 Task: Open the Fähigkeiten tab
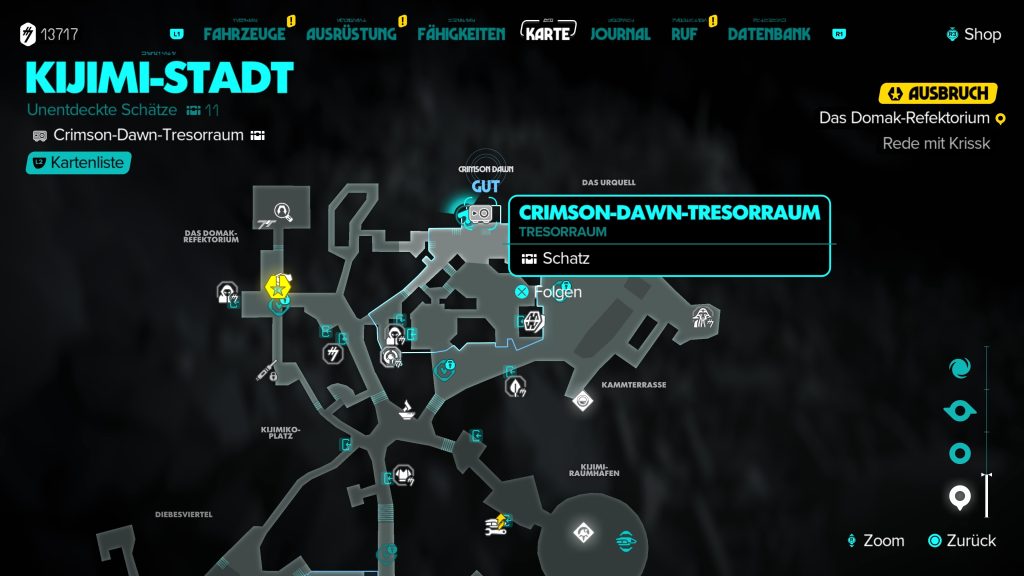coord(461,34)
